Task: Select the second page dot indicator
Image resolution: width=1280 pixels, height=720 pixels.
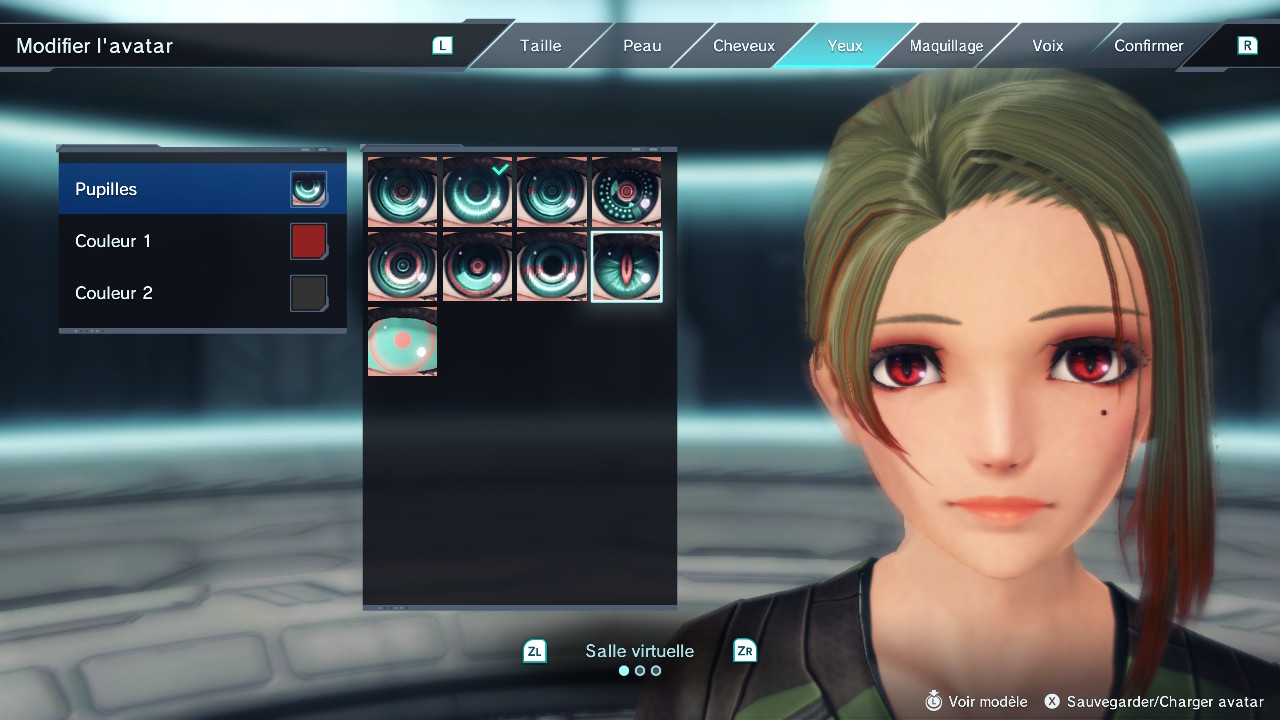Action: click(639, 670)
